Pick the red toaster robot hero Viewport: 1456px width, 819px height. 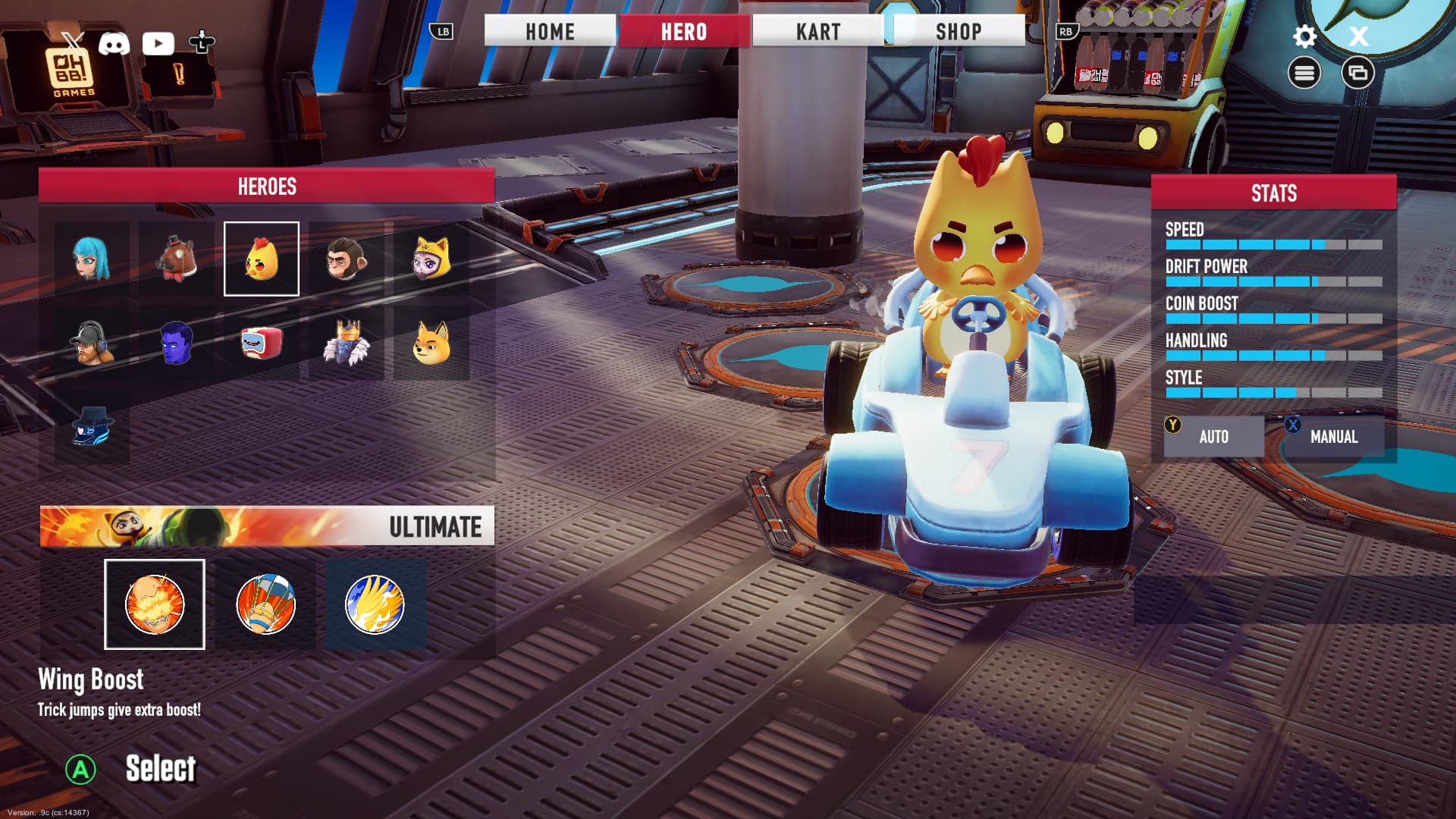click(262, 344)
